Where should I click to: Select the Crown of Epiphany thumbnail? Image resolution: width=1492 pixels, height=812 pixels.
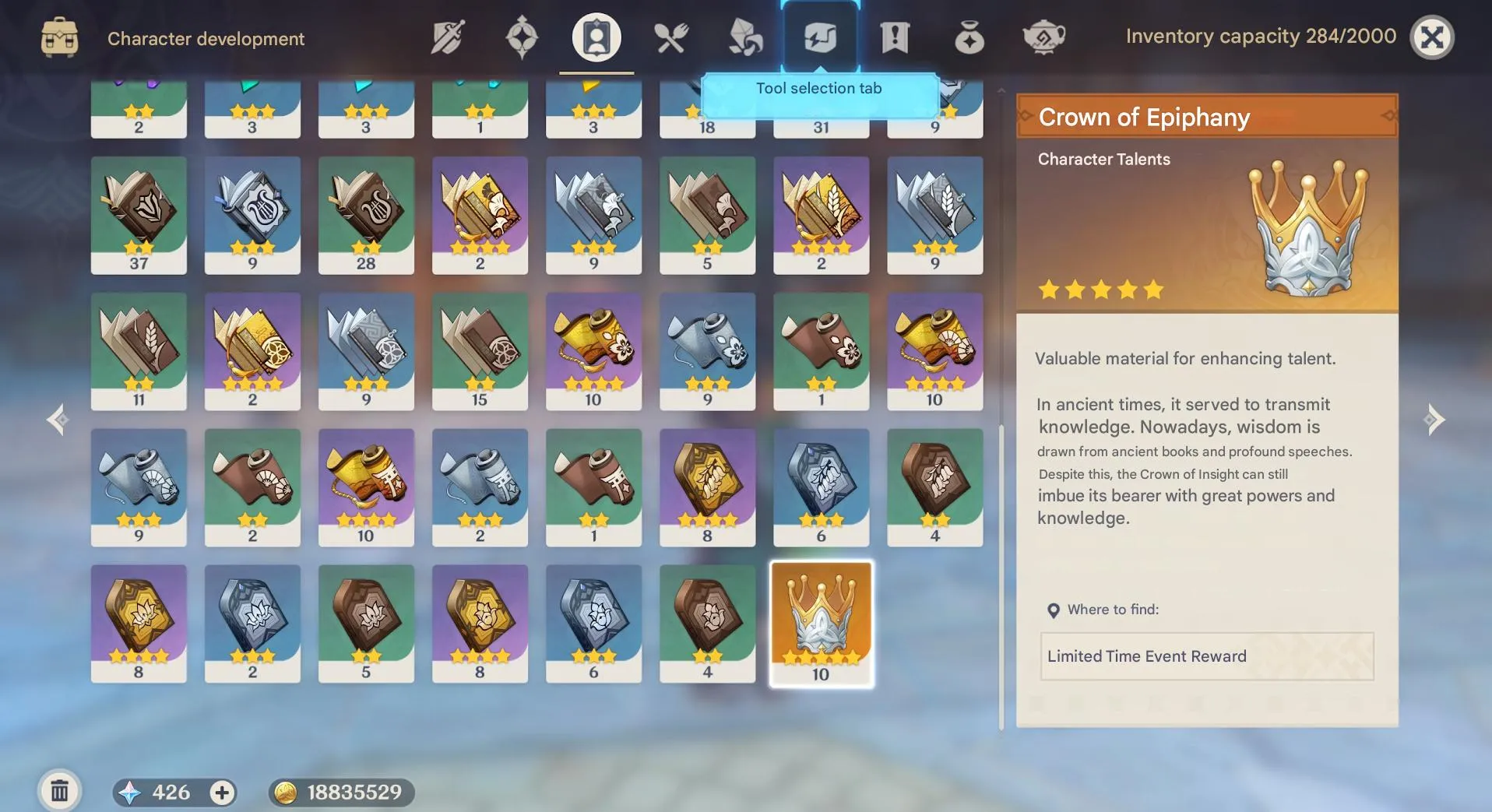click(x=821, y=623)
